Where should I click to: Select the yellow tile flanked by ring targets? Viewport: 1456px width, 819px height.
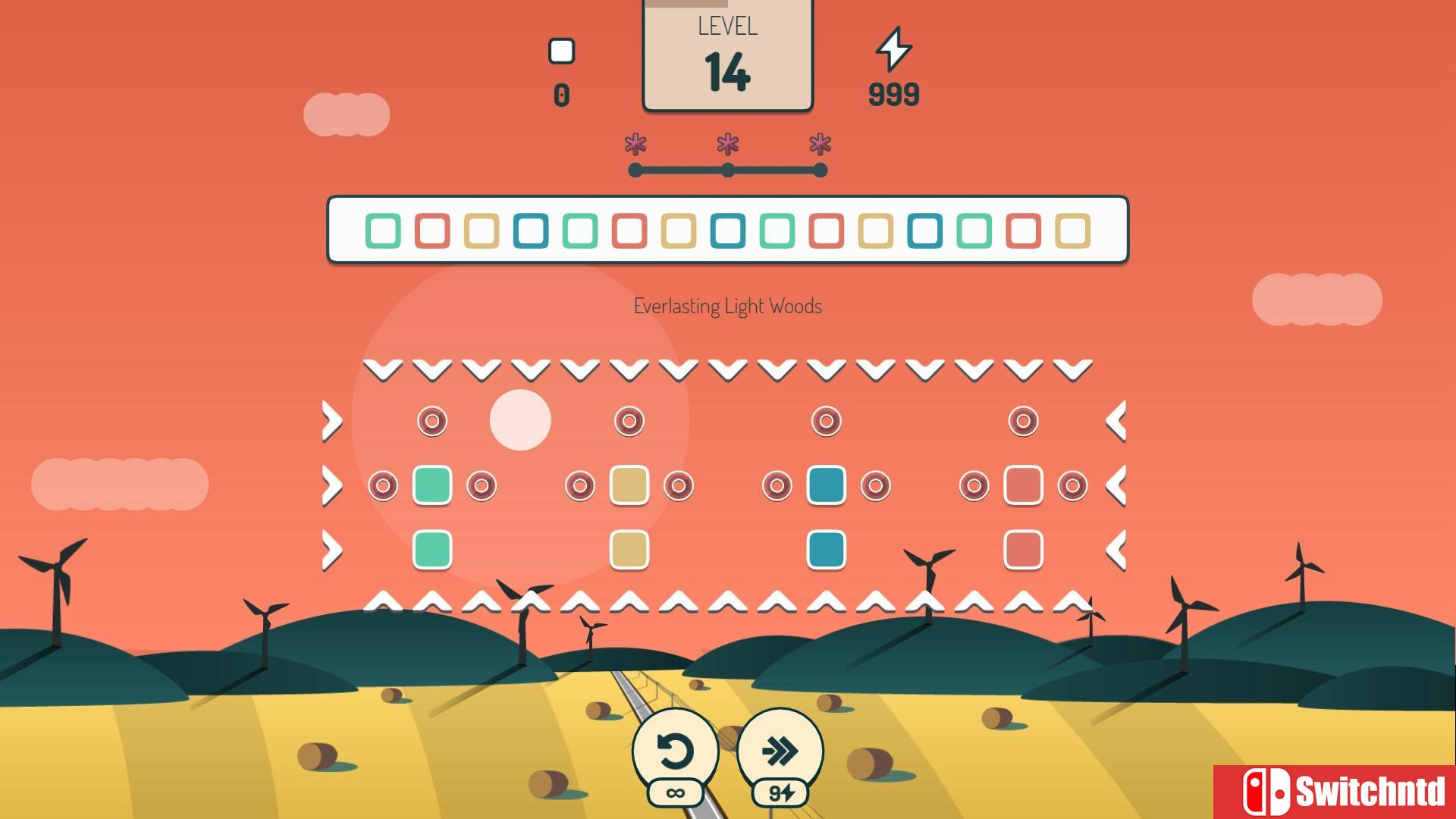click(x=629, y=485)
